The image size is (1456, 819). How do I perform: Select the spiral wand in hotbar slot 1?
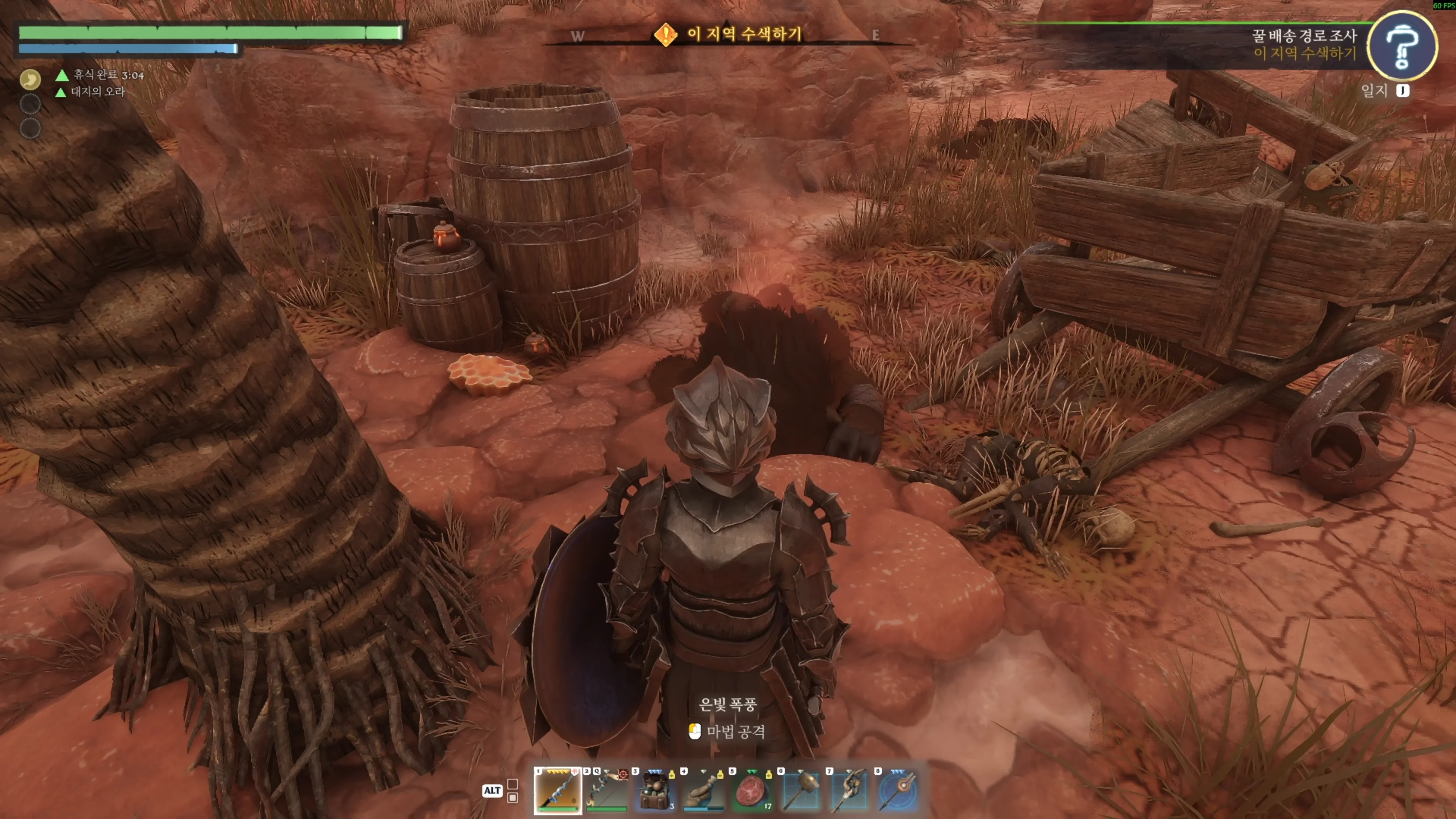557,789
